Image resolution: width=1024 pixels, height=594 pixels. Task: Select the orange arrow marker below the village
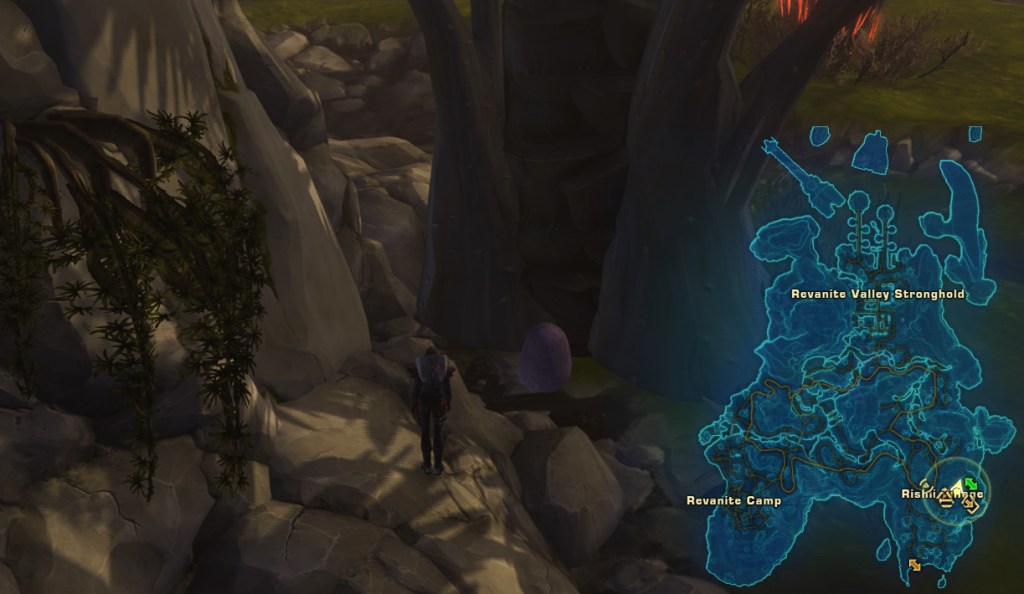[x=914, y=566]
